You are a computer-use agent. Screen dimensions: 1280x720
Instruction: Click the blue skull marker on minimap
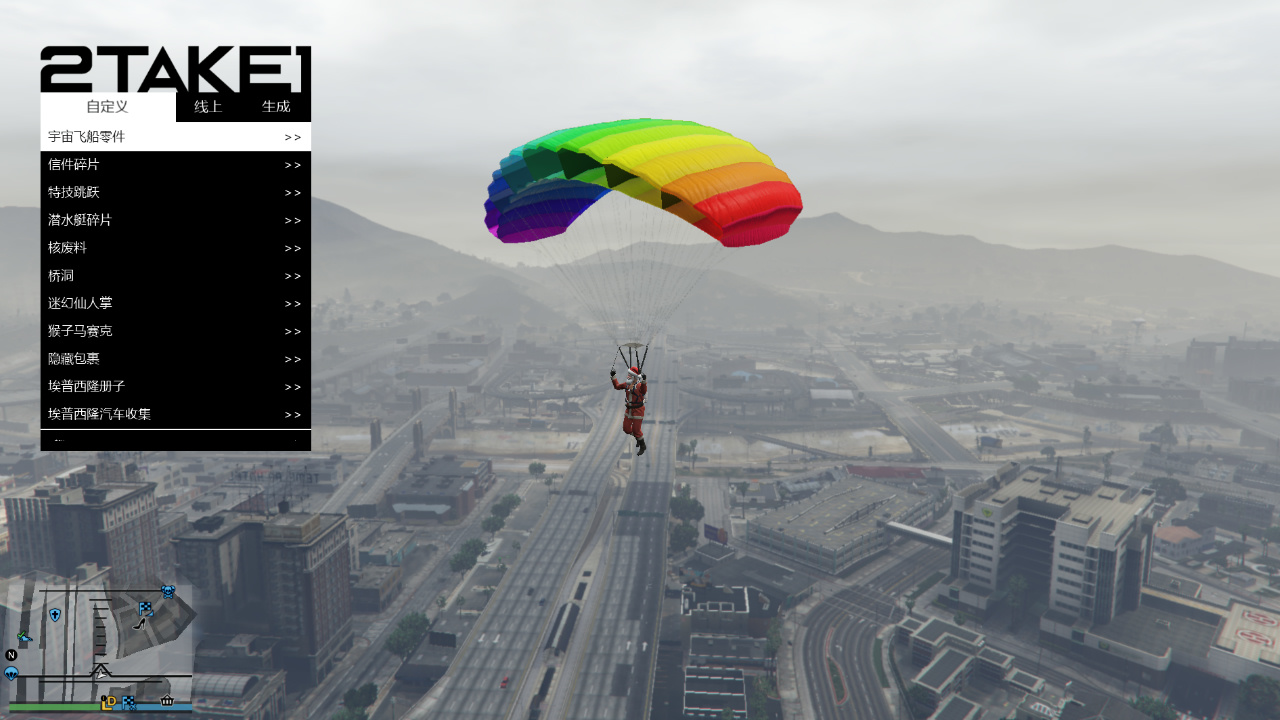point(168,592)
